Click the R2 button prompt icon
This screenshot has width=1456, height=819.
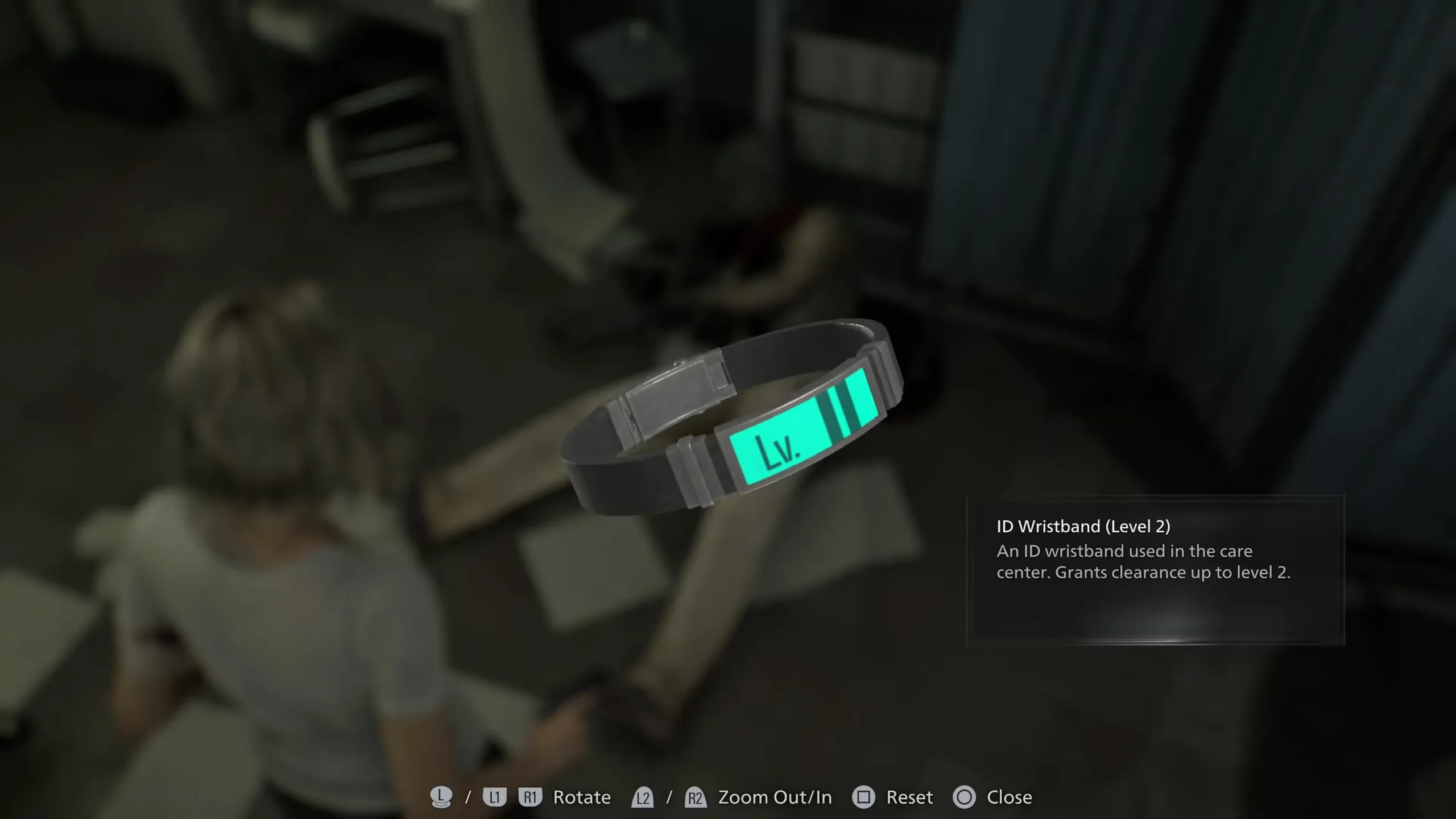(697, 797)
